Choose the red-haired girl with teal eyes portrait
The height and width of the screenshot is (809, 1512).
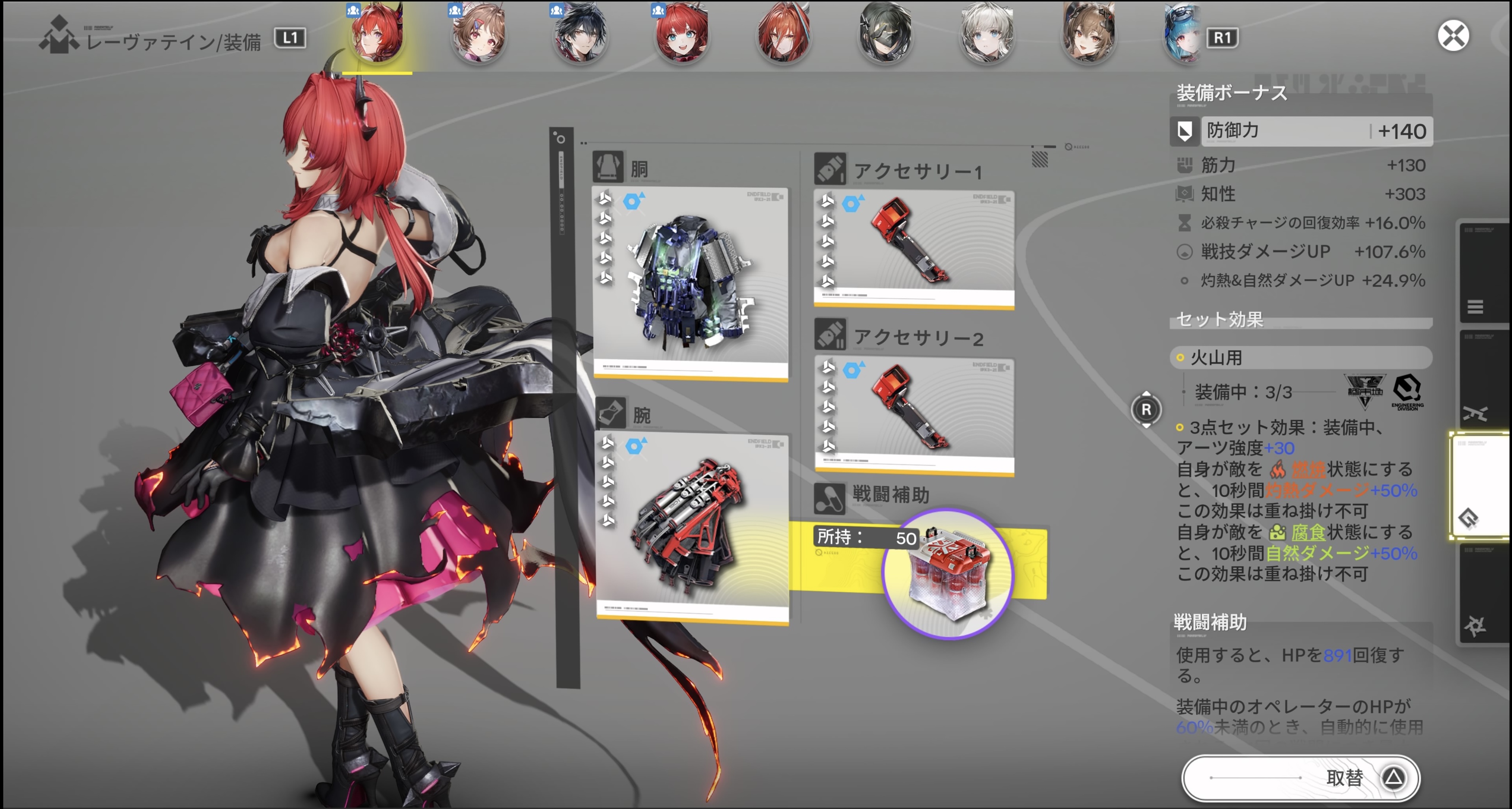(x=682, y=34)
